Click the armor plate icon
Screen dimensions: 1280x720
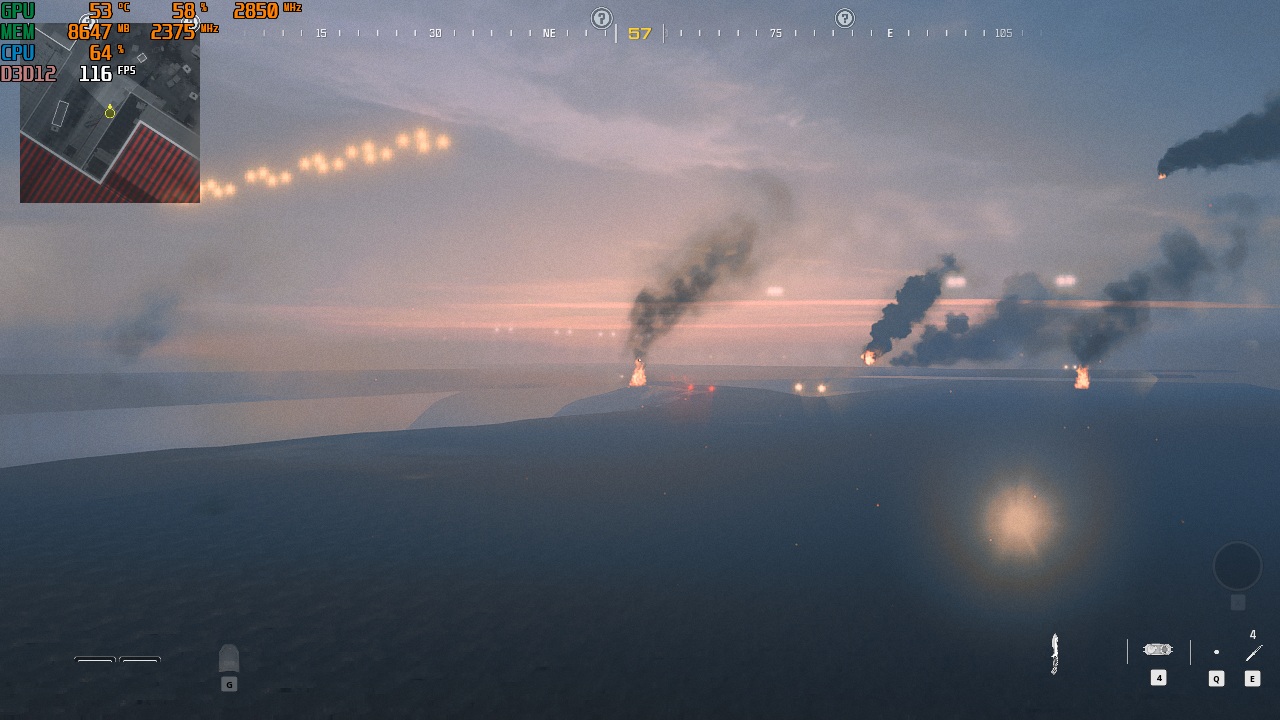pos(229,658)
